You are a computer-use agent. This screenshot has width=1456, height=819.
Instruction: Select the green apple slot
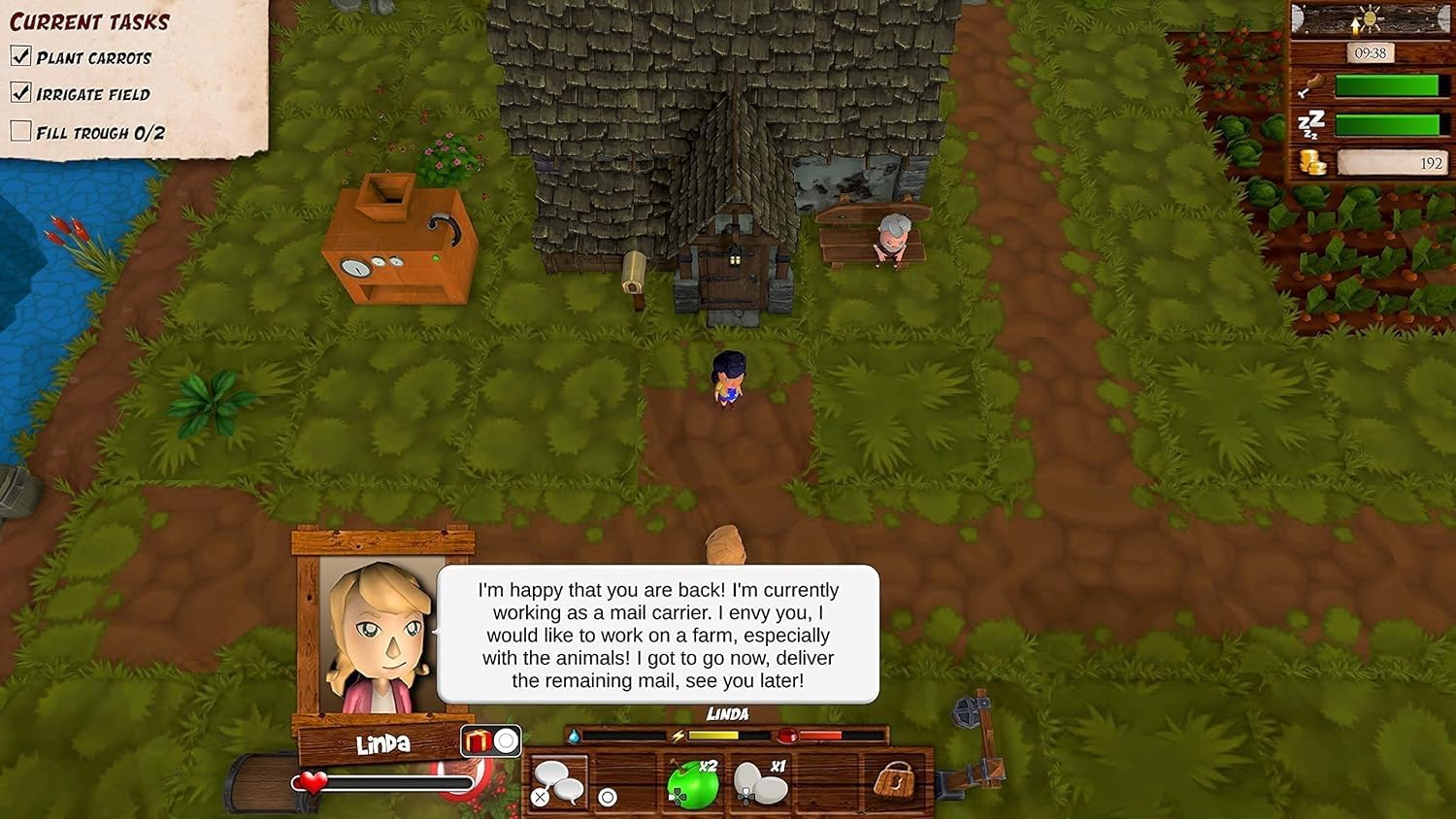pos(693,783)
